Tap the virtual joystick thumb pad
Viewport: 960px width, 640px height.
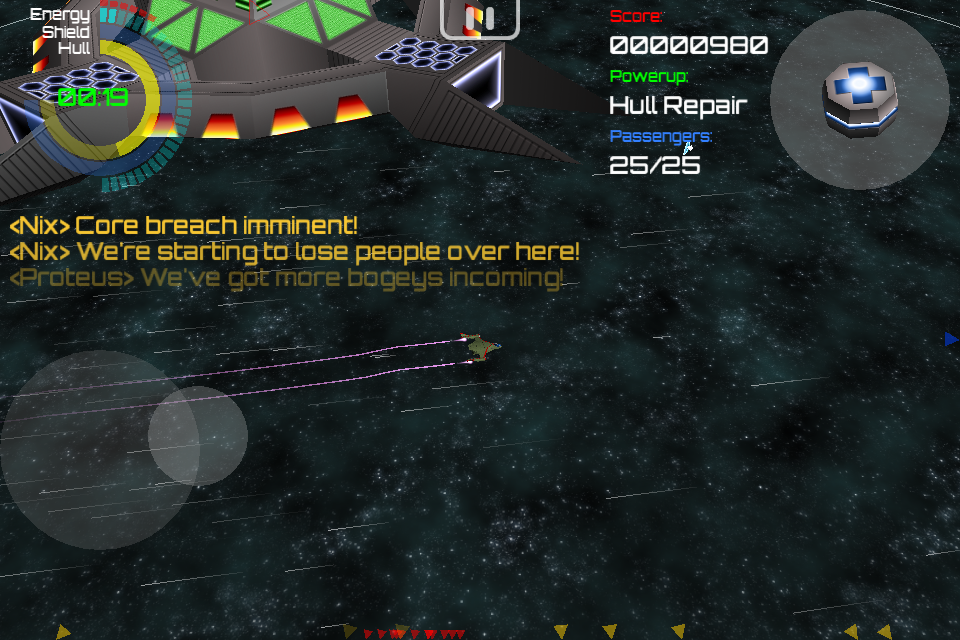pyautogui.click(x=198, y=436)
